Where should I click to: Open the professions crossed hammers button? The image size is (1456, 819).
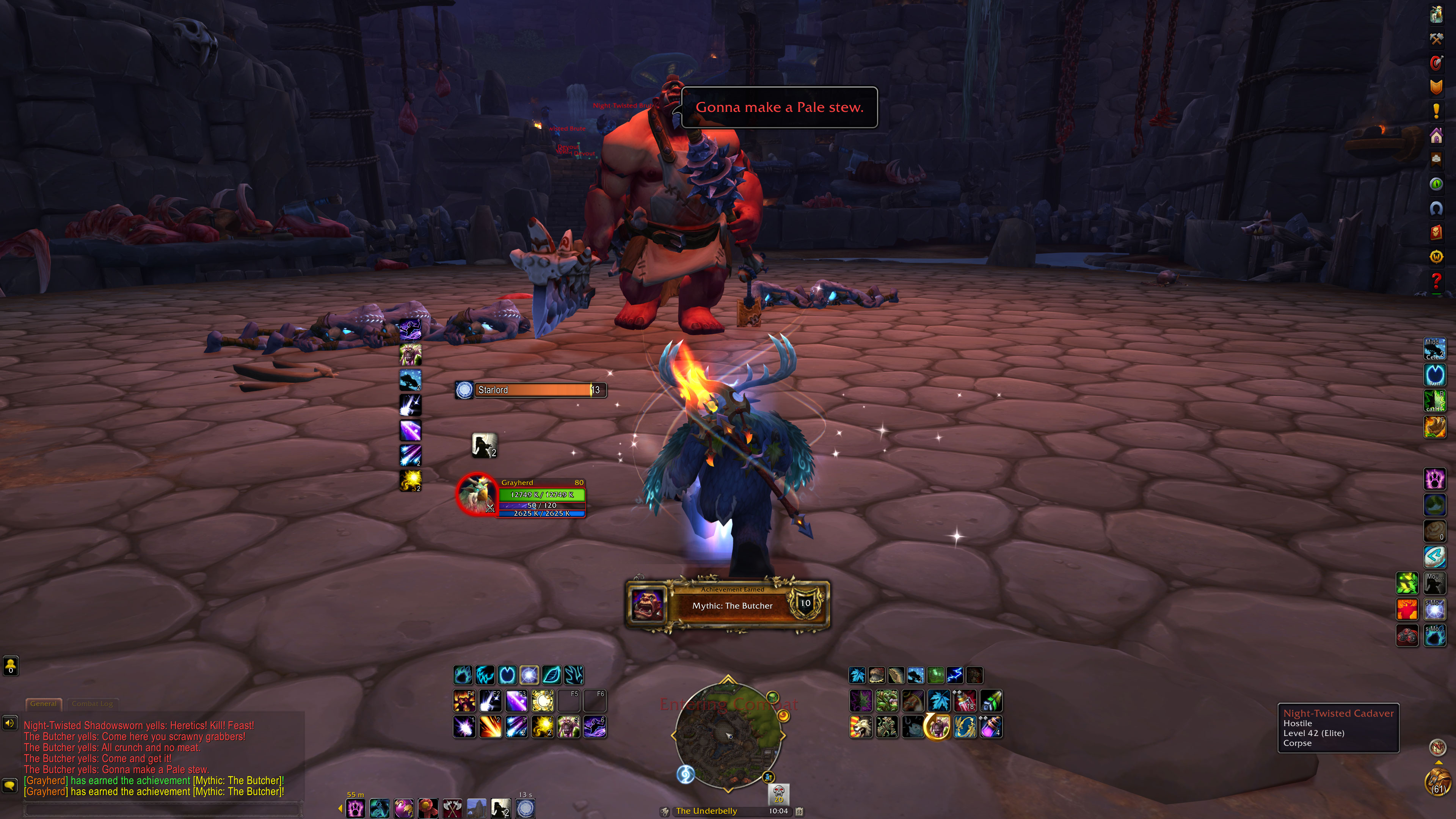[x=1436, y=38]
